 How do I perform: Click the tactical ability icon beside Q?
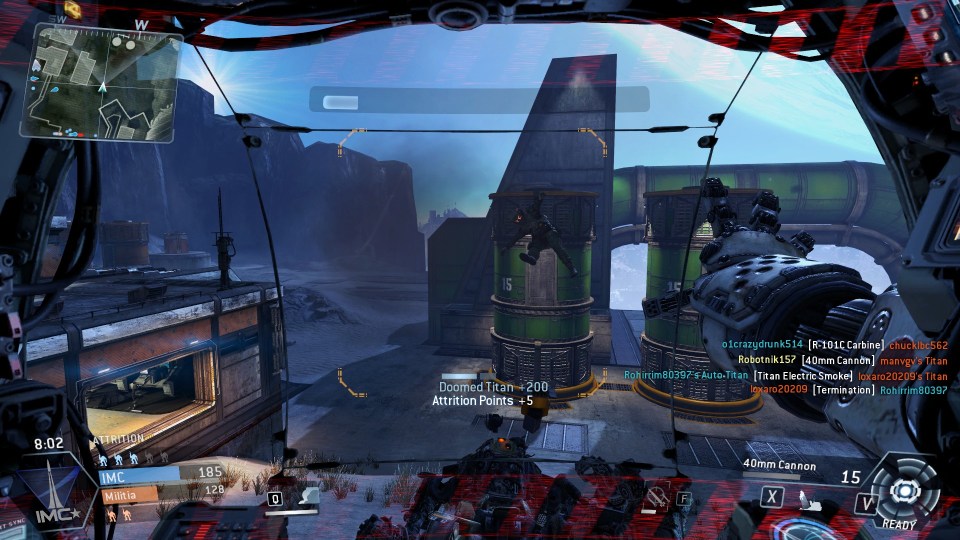[x=307, y=495]
